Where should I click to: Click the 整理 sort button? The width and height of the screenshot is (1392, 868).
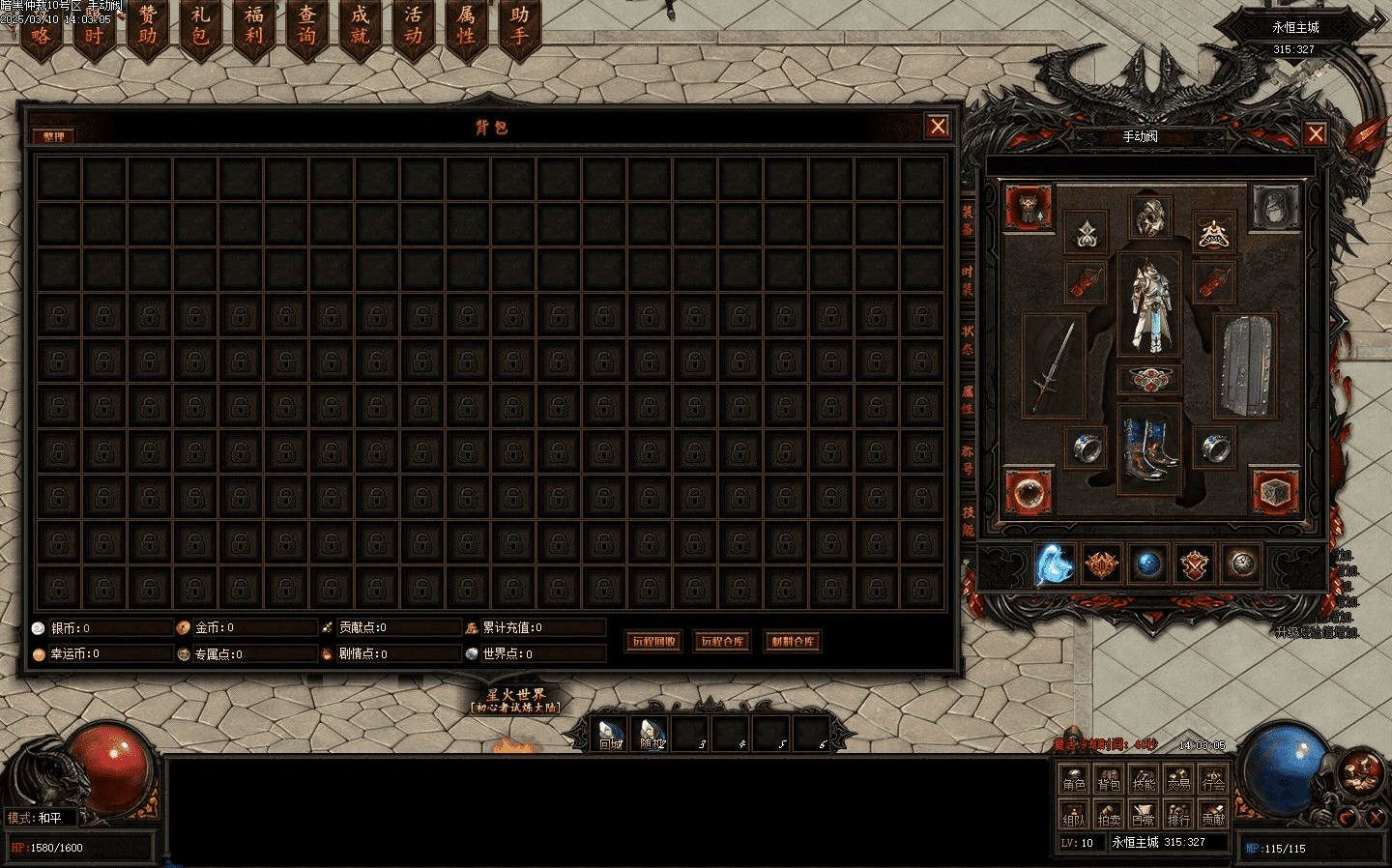pos(53,136)
